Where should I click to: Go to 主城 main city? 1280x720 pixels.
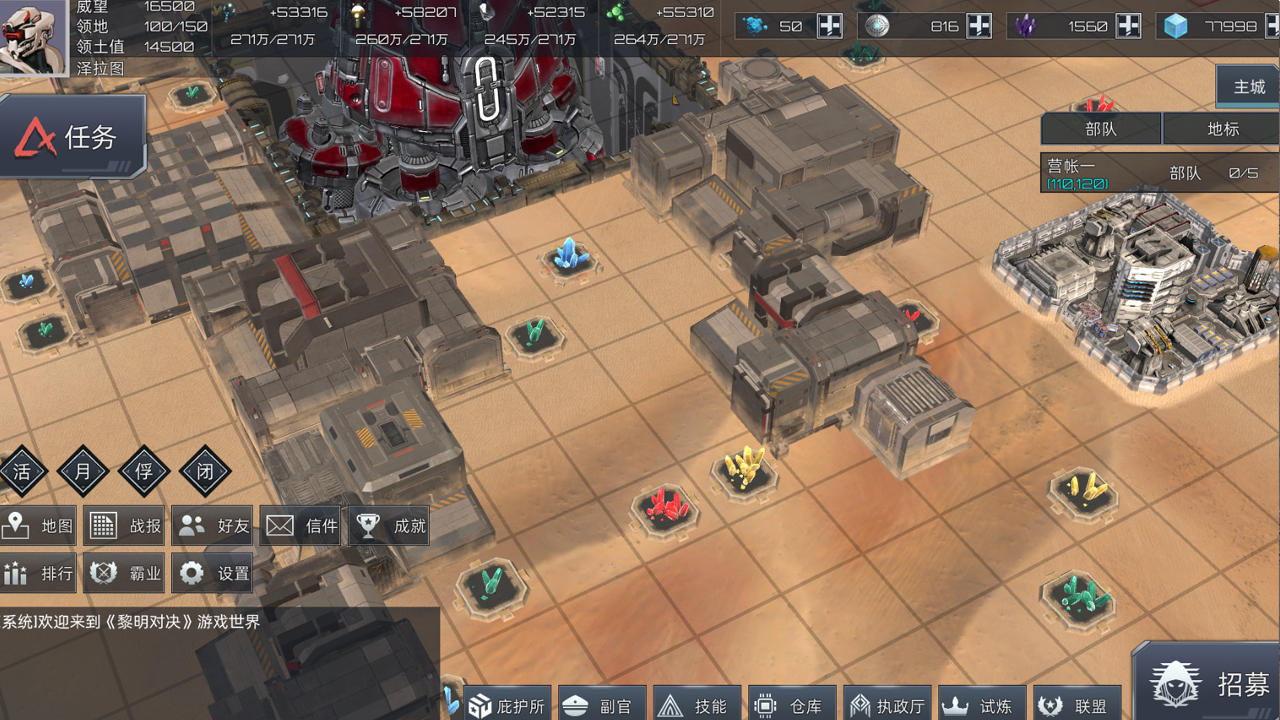1249,87
